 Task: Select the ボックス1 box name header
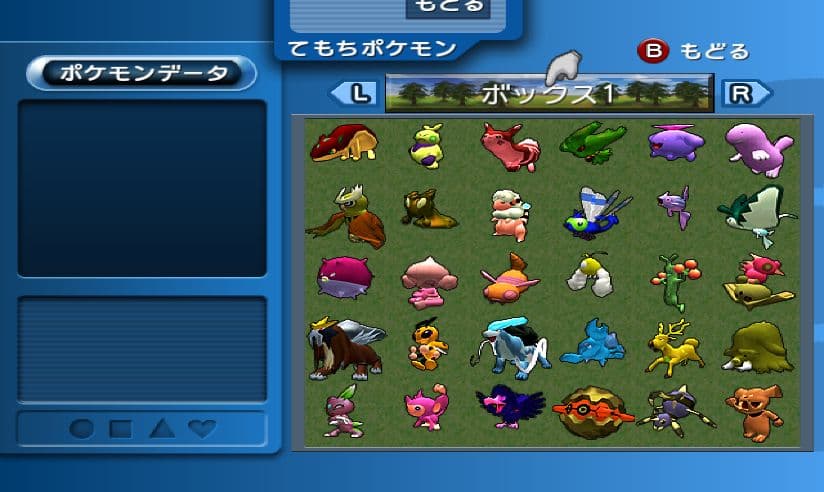point(548,94)
